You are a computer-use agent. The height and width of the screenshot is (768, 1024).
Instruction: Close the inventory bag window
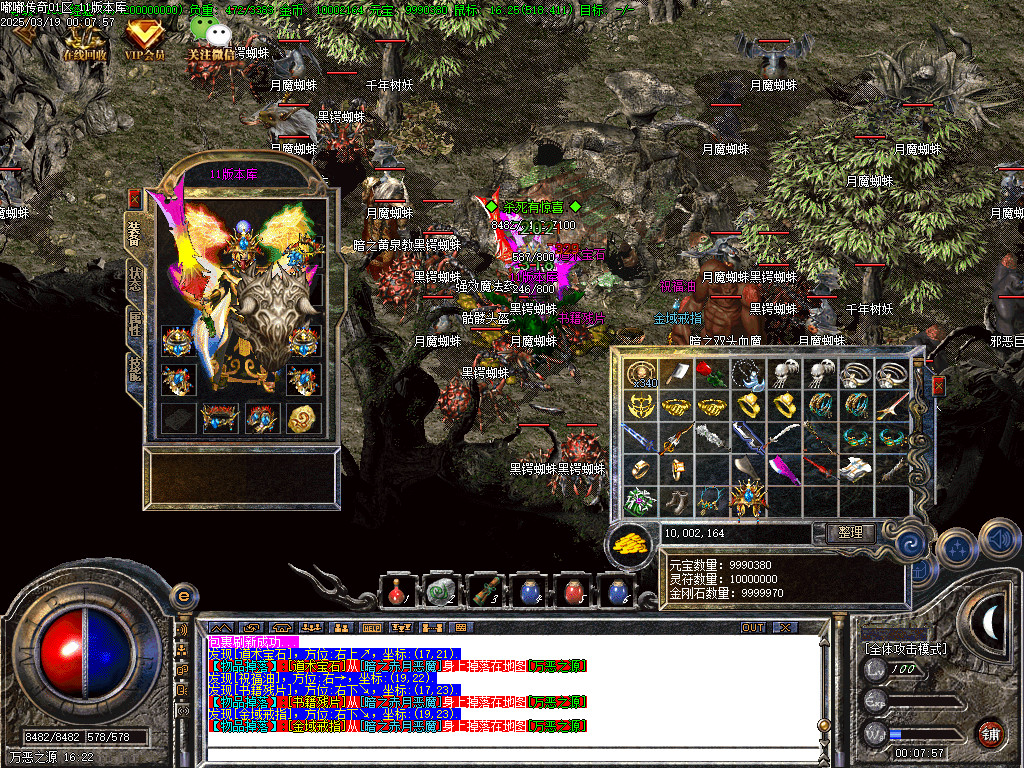pyautogui.click(x=938, y=386)
